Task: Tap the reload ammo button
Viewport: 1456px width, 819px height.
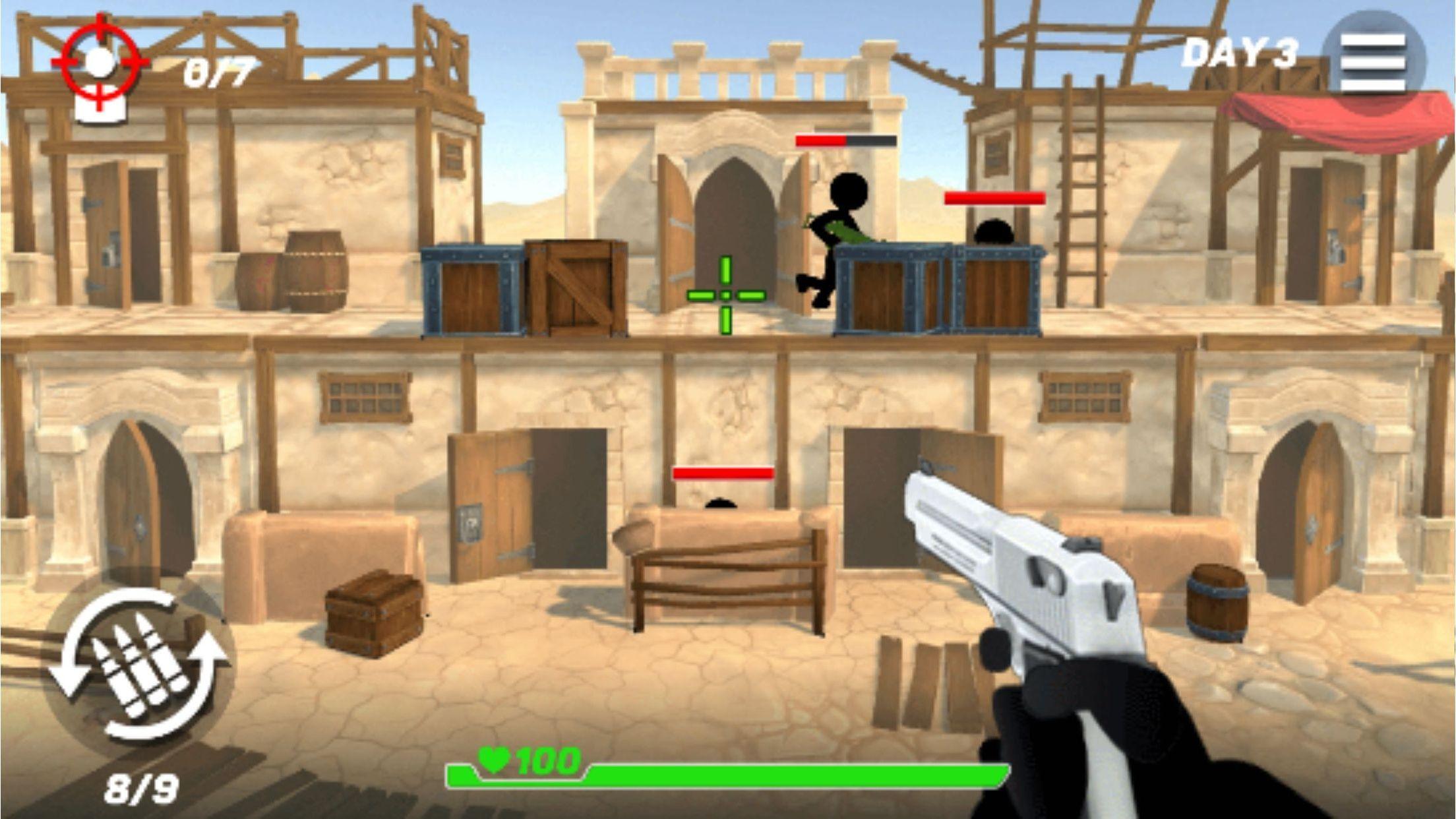Action: 139,664
